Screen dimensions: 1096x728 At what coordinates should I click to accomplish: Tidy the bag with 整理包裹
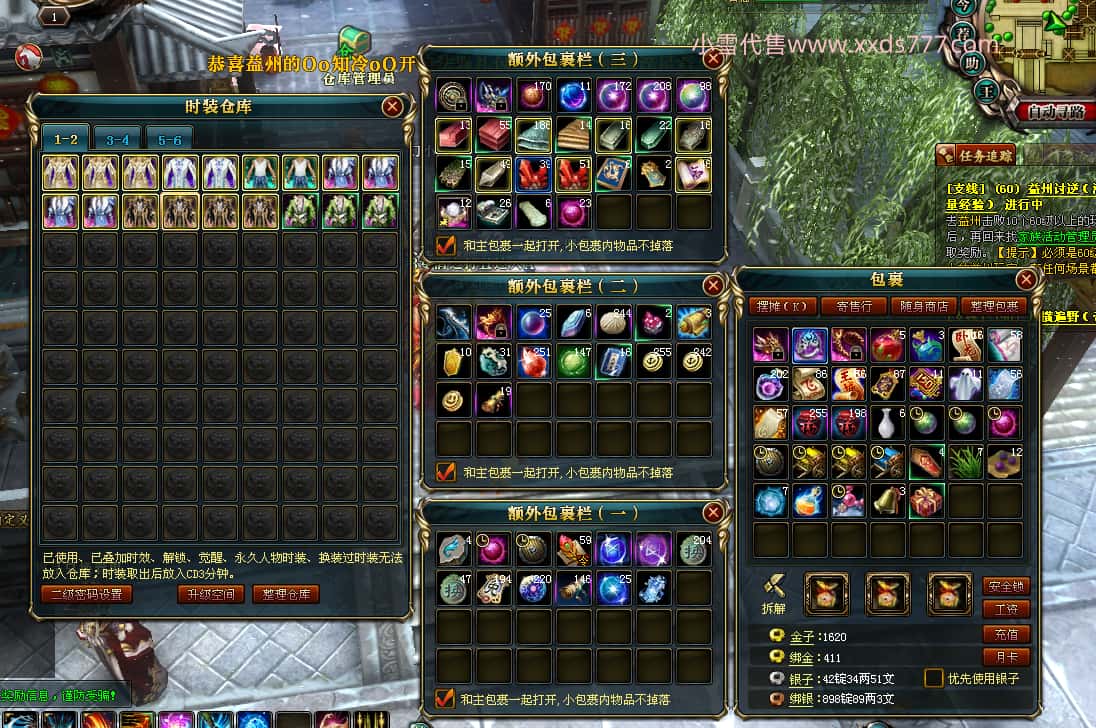pyautogui.click(x=994, y=306)
